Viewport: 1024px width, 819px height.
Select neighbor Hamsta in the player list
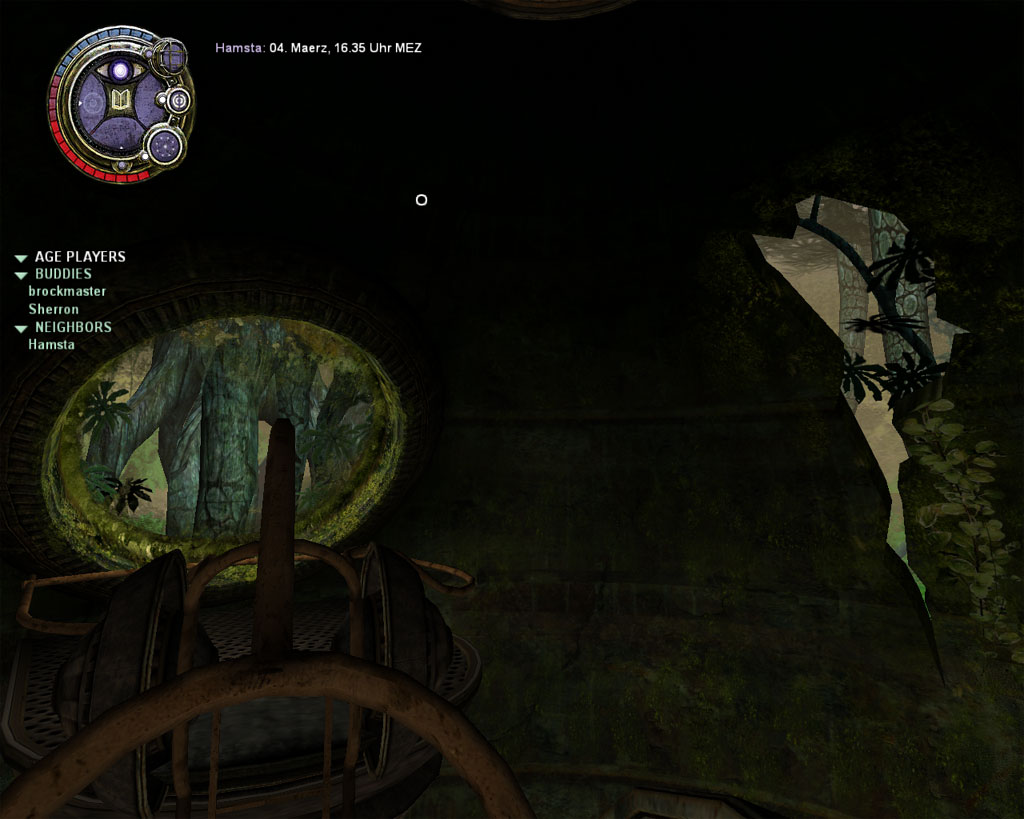pos(51,345)
